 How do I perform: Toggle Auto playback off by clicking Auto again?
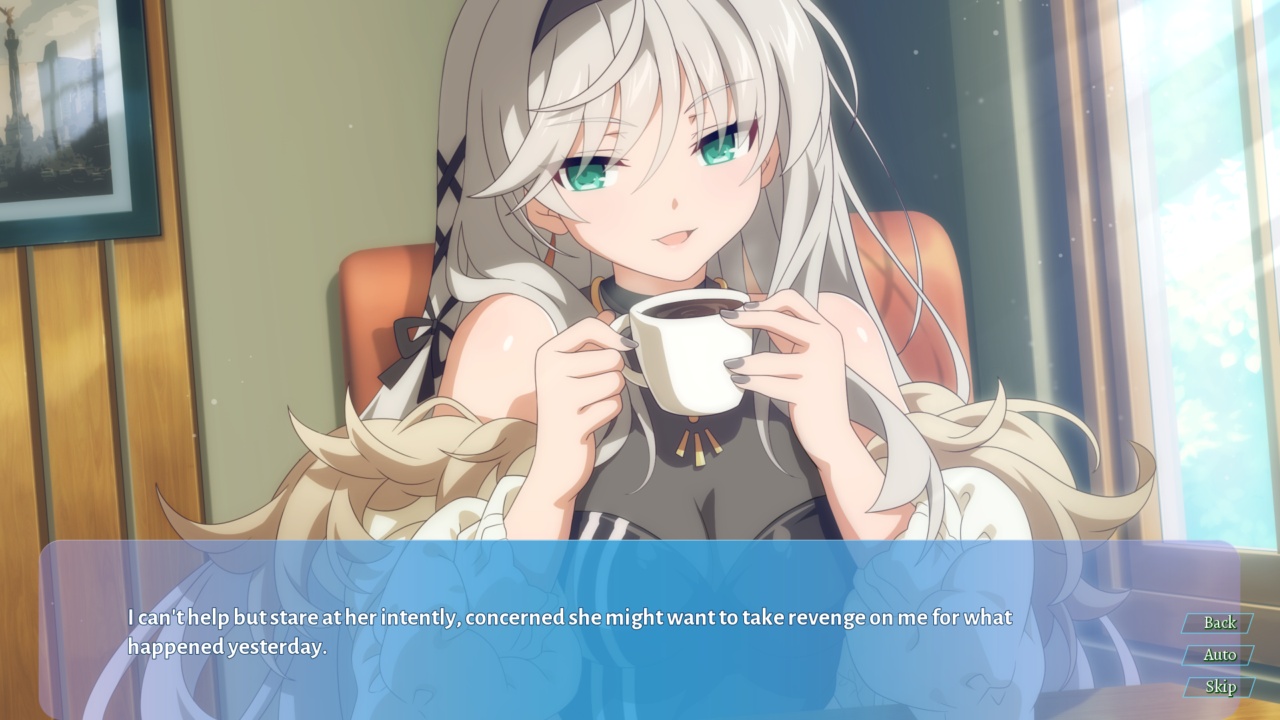pos(1218,654)
